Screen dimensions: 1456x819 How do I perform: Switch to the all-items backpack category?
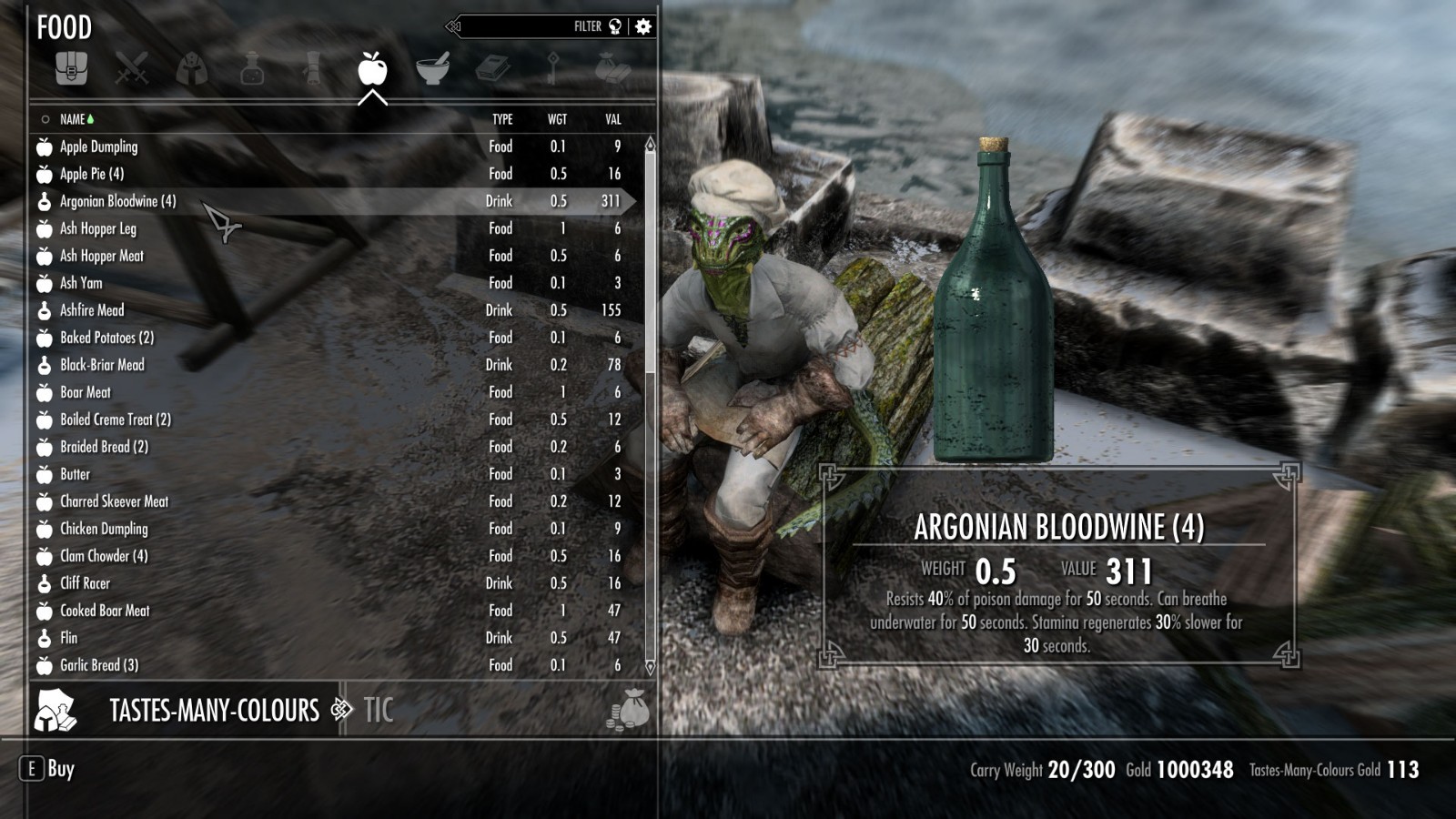pos(71,68)
